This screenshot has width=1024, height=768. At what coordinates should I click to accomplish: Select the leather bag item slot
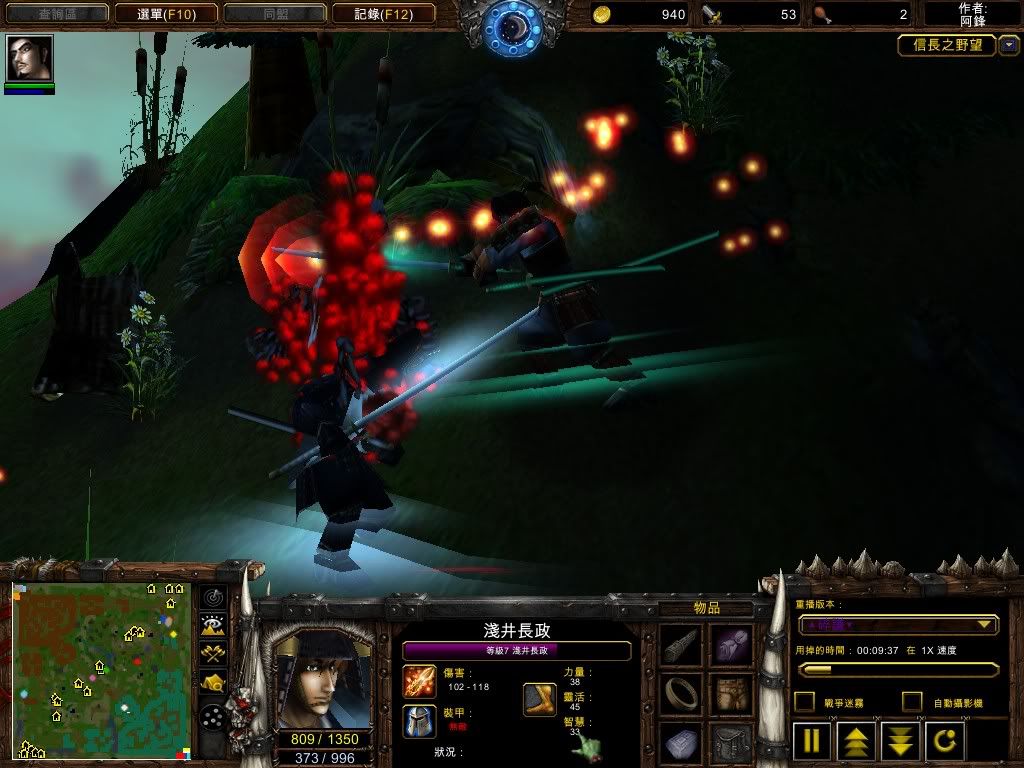[733, 742]
